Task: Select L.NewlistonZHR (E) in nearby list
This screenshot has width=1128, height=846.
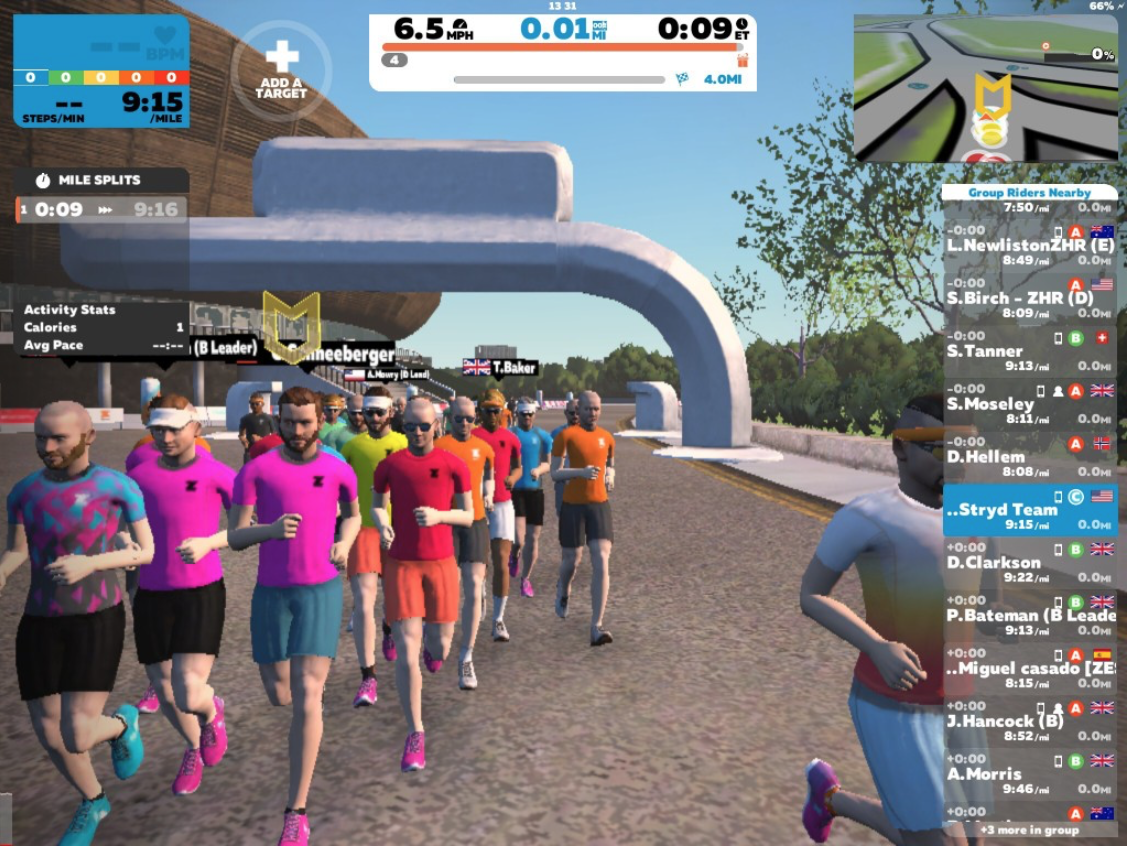Action: pos(1030,245)
